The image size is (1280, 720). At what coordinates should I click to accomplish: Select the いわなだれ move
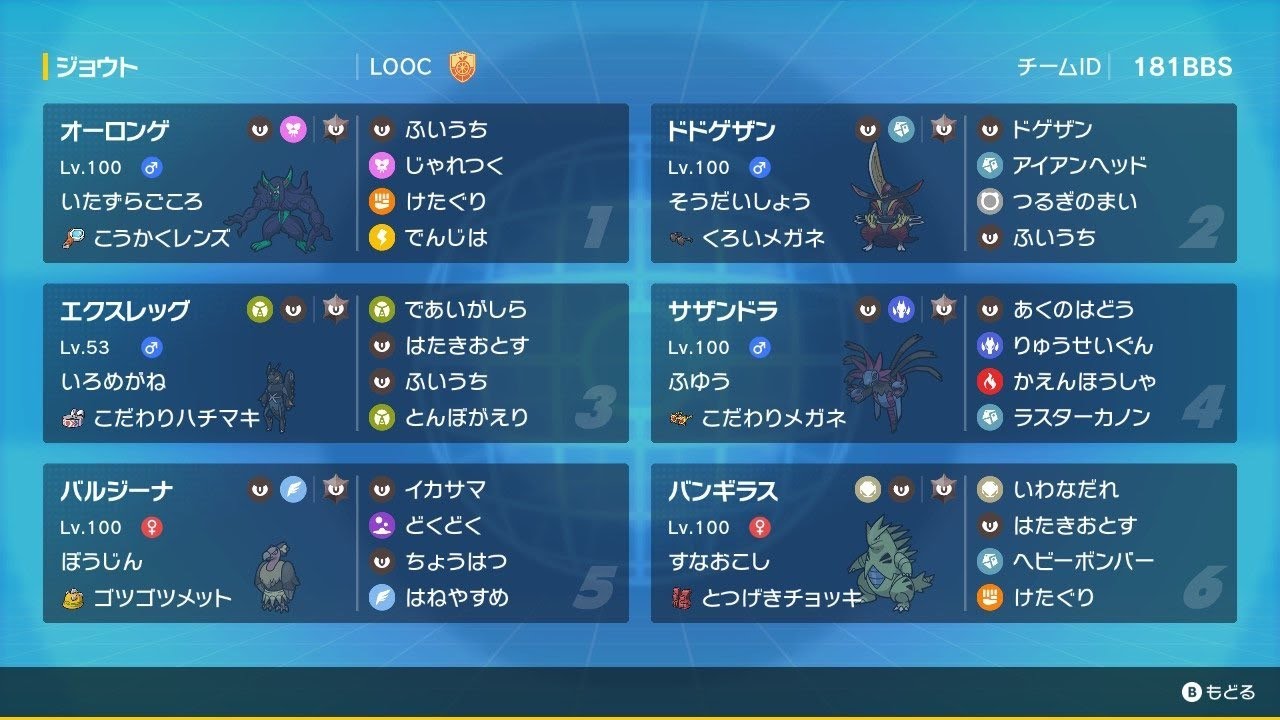pos(1066,489)
